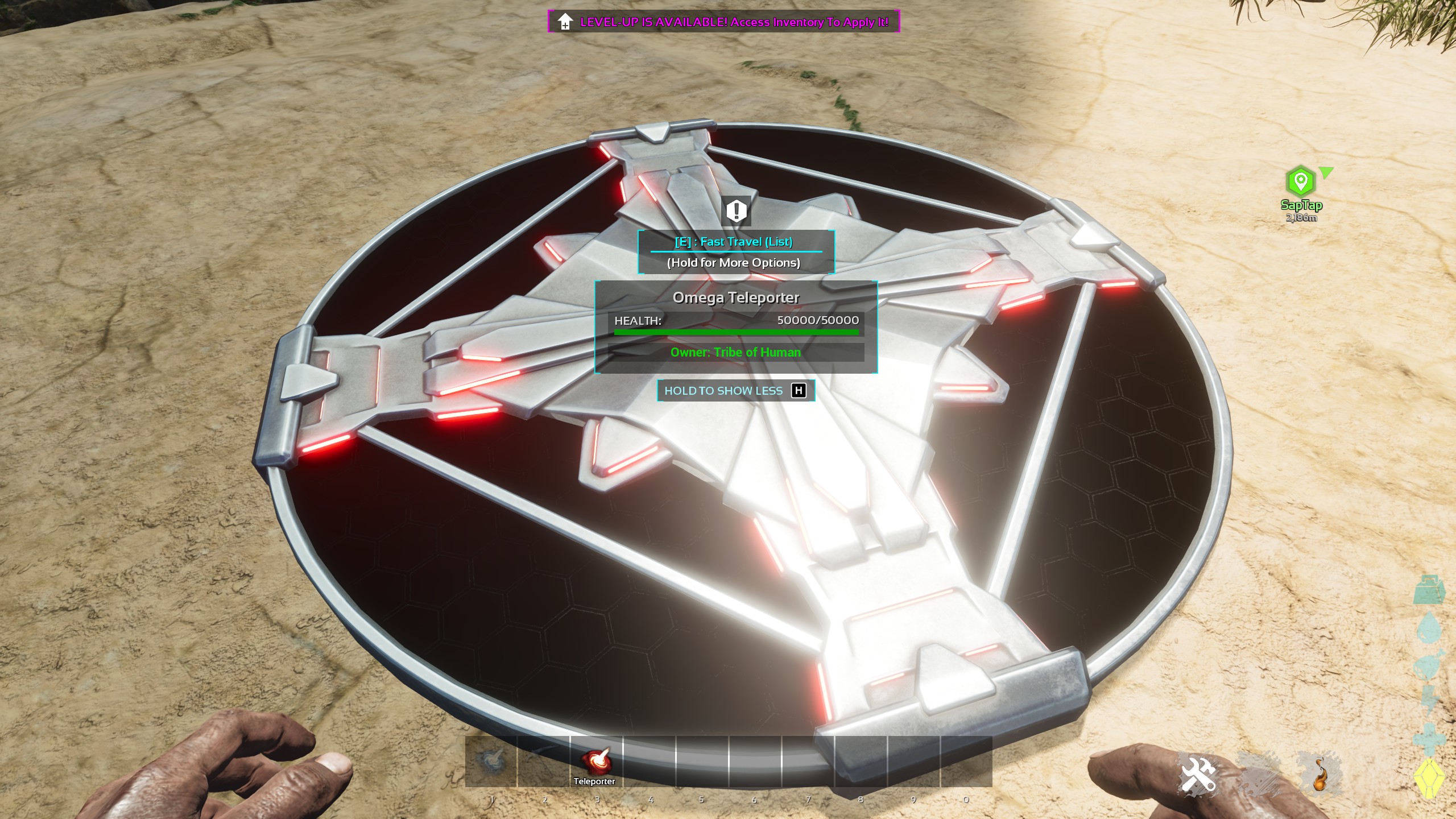1456x819 pixels.
Task: Click the exclamation alert icon above the teleporter prompt
Action: pos(736,211)
